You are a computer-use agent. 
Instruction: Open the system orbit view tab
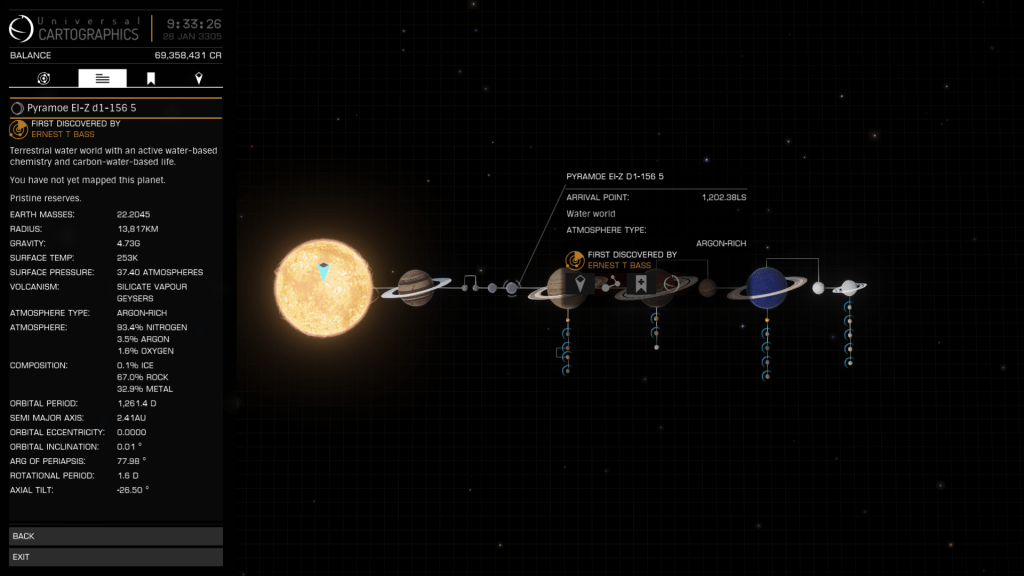tap(44, 78)
